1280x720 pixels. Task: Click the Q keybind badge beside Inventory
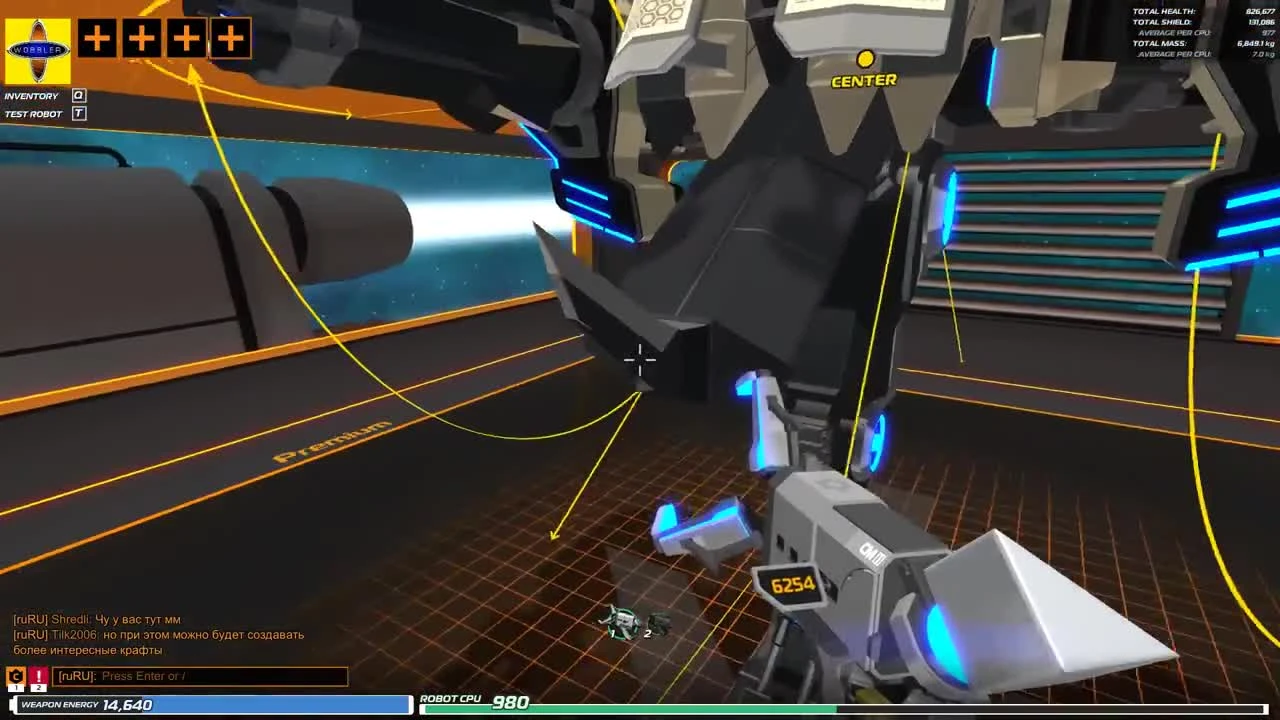(x=77, y=95)
